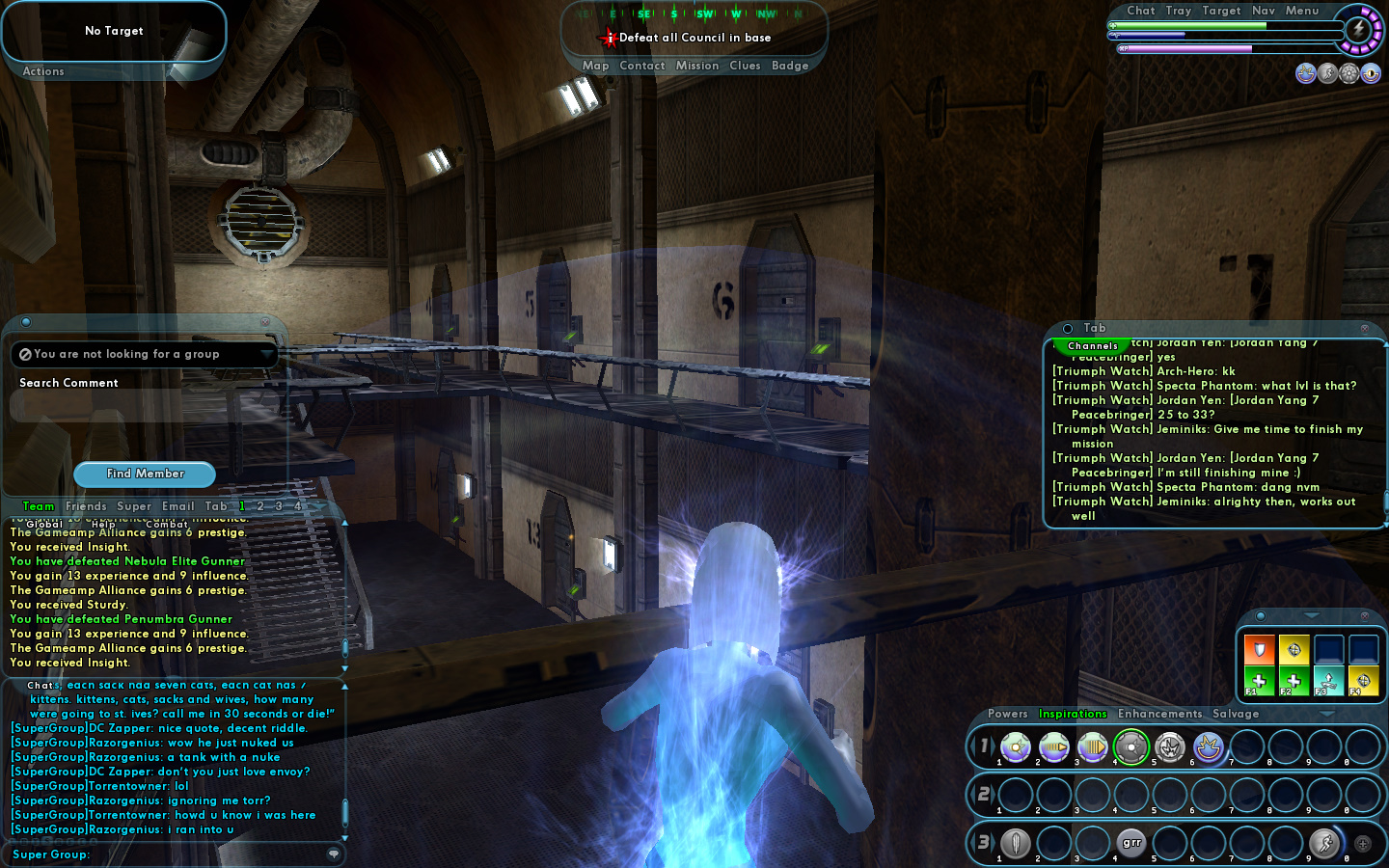
Task: Open the Map from the nav bar
Action: click(x=595, y=66)
